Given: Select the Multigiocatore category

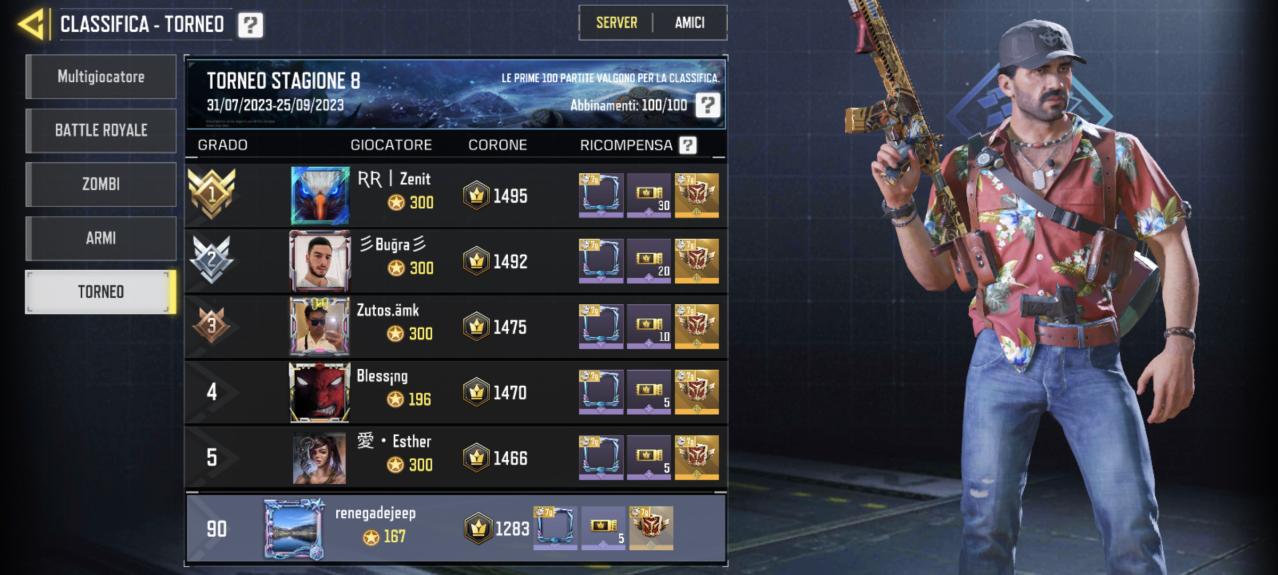Looking at the screenshot, I should click(x=101, y=77).
